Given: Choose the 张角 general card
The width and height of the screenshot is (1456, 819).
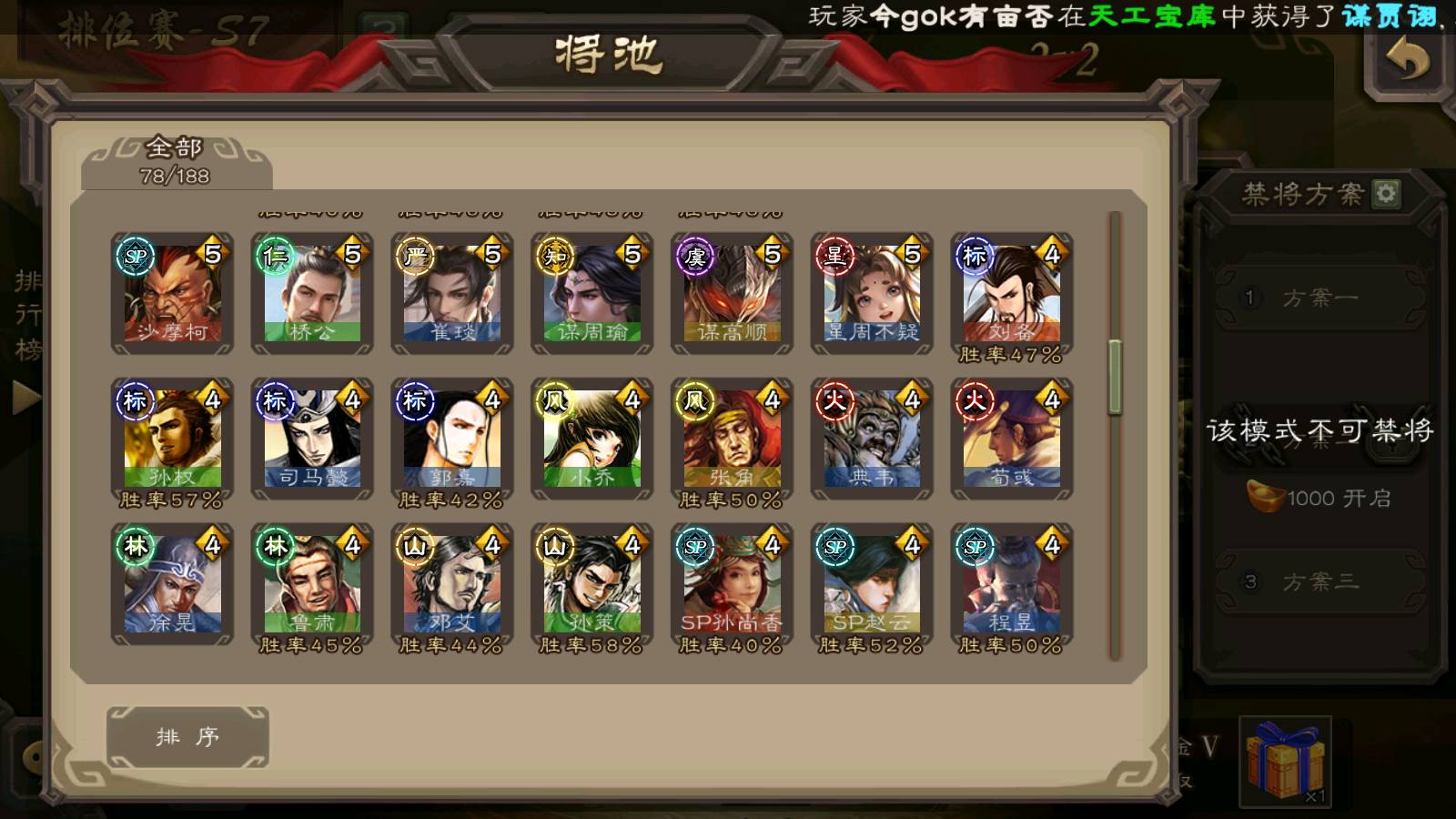Looking at the screenshot, I should coord(733,439).
